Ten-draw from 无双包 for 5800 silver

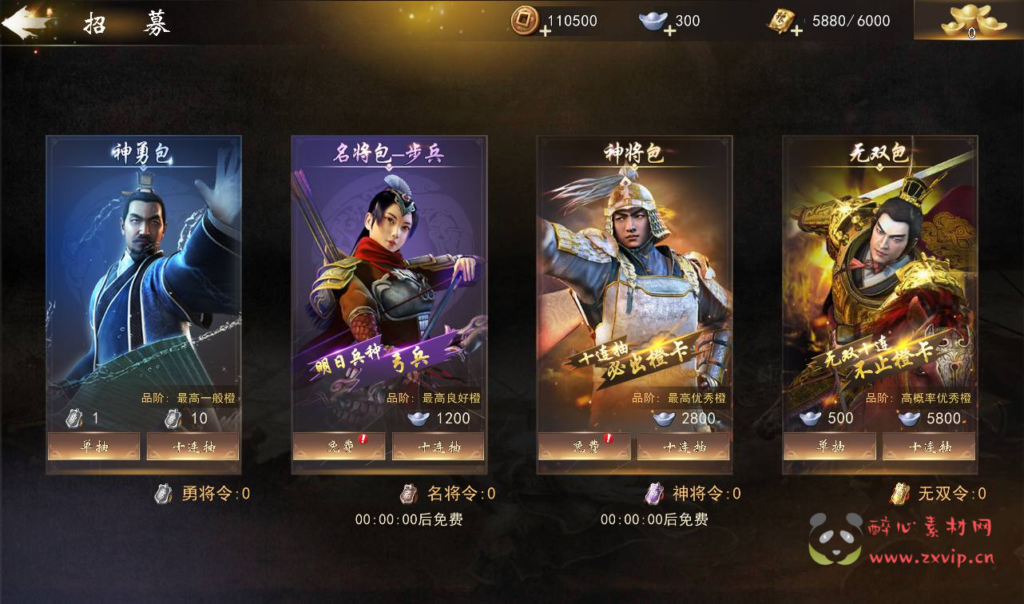click(x=929, y=447)
